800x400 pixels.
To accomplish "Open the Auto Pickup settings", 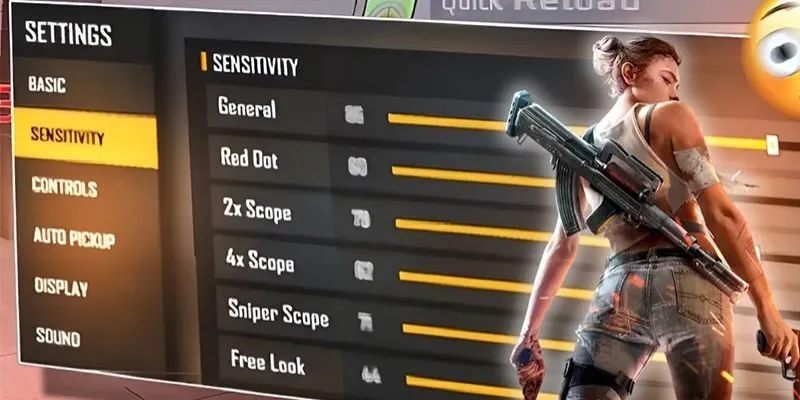I will pyautogui.click(x=74, y=238).
